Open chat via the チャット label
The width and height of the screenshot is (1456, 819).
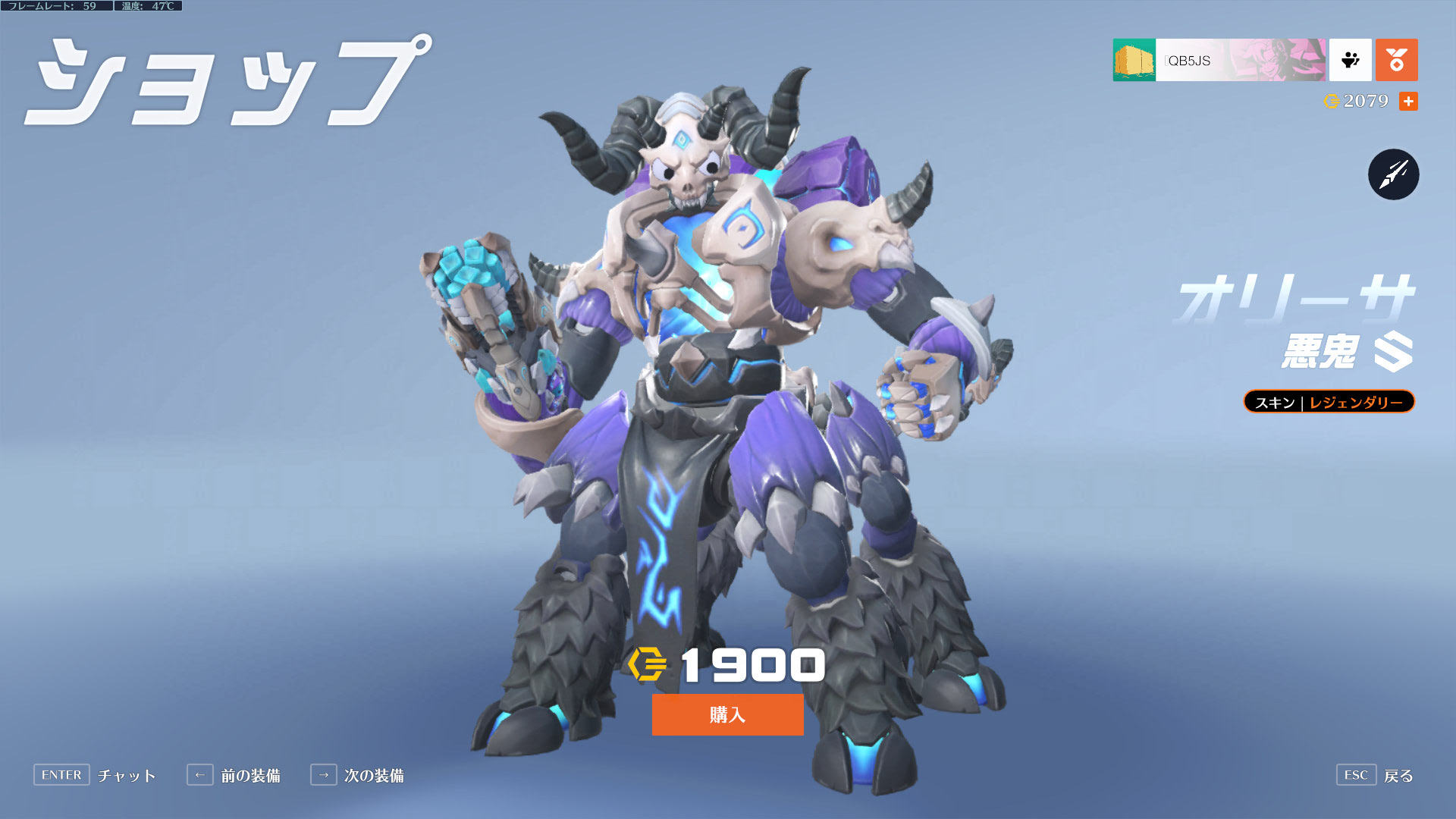127,775
